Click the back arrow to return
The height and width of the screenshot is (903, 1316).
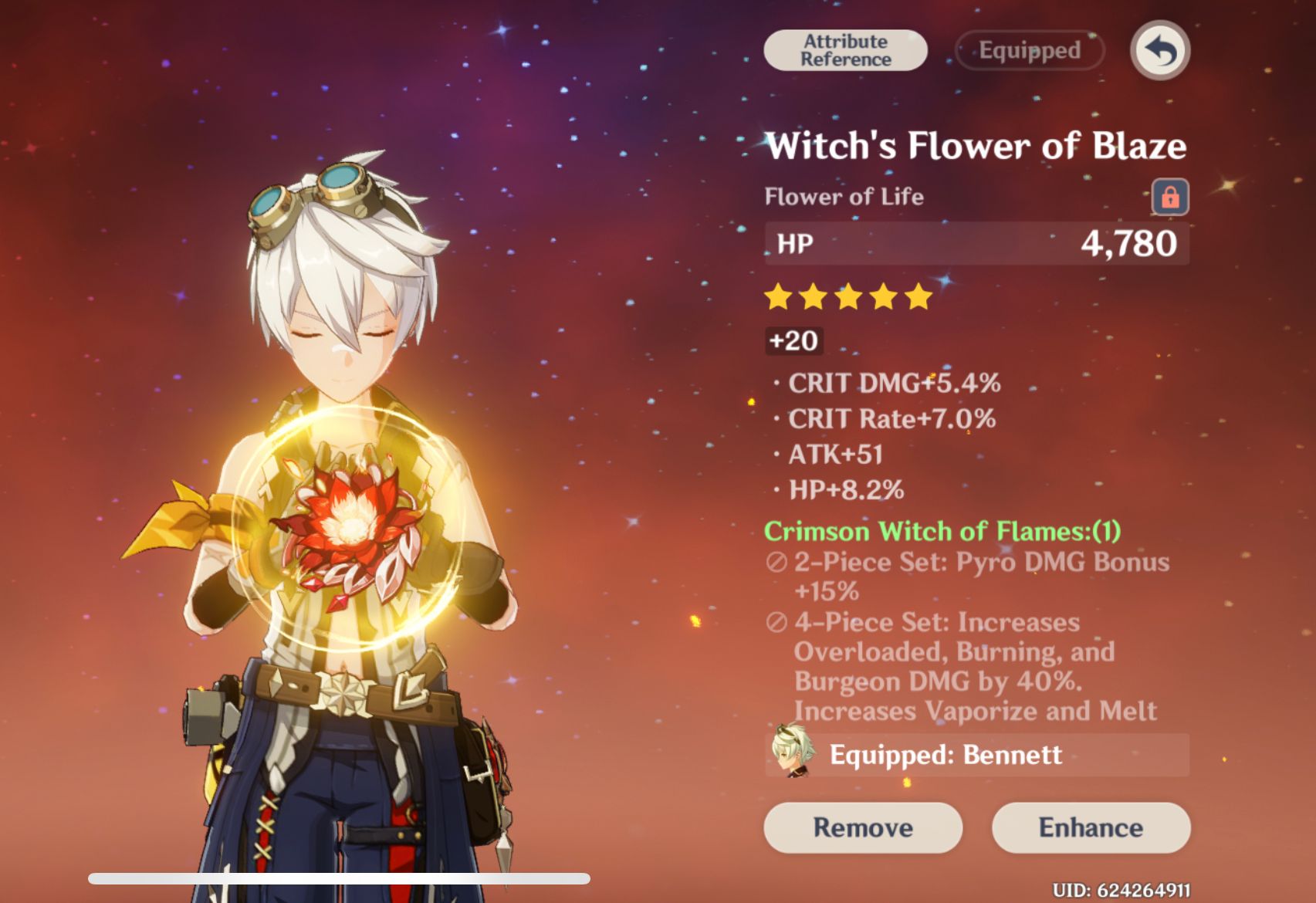coord(1159,49)
